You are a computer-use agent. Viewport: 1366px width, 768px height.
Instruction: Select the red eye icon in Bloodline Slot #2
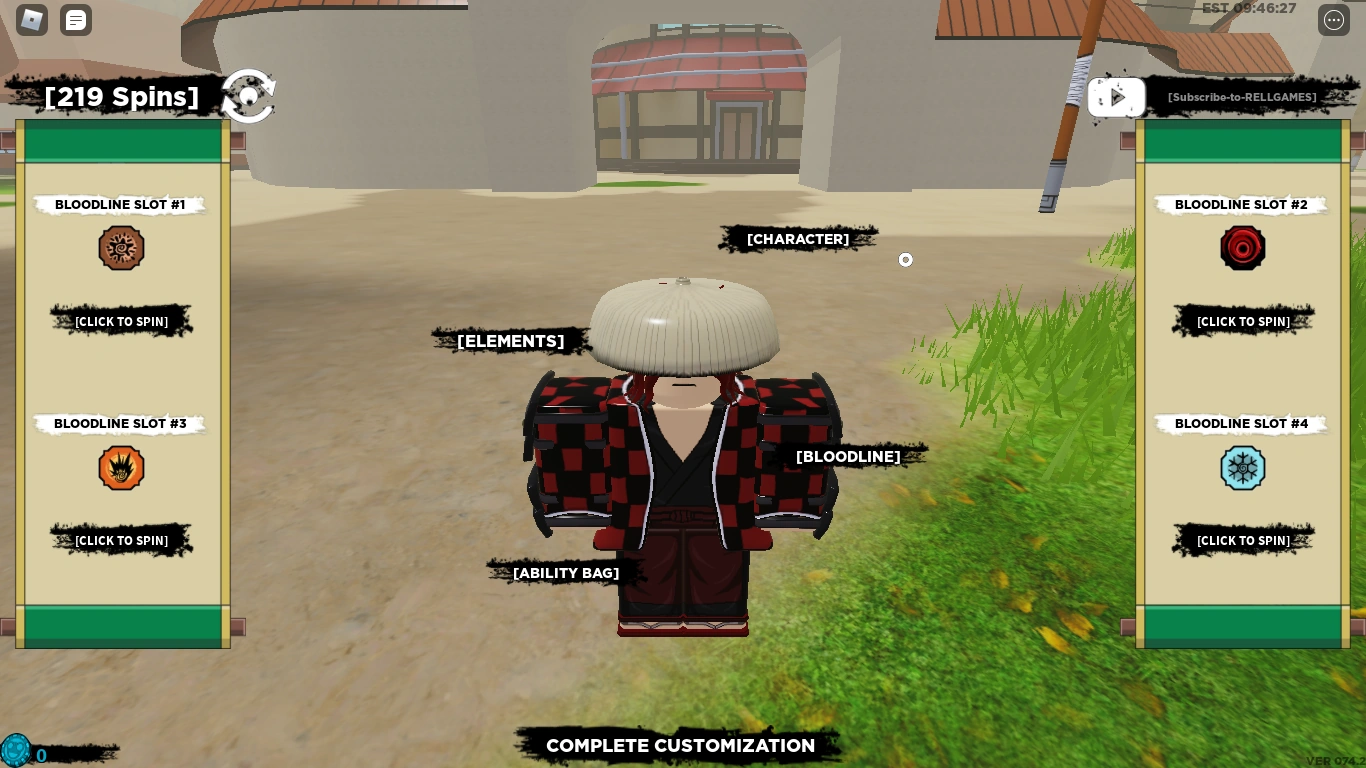1243,247
